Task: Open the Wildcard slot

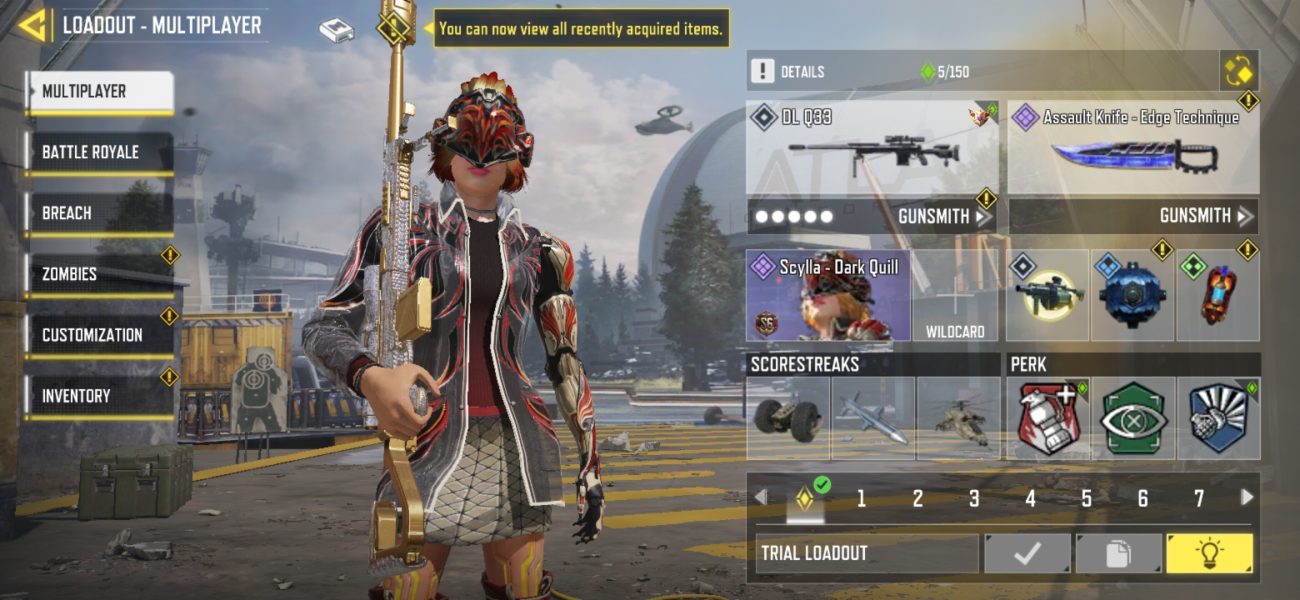Action: pos(955,296)
